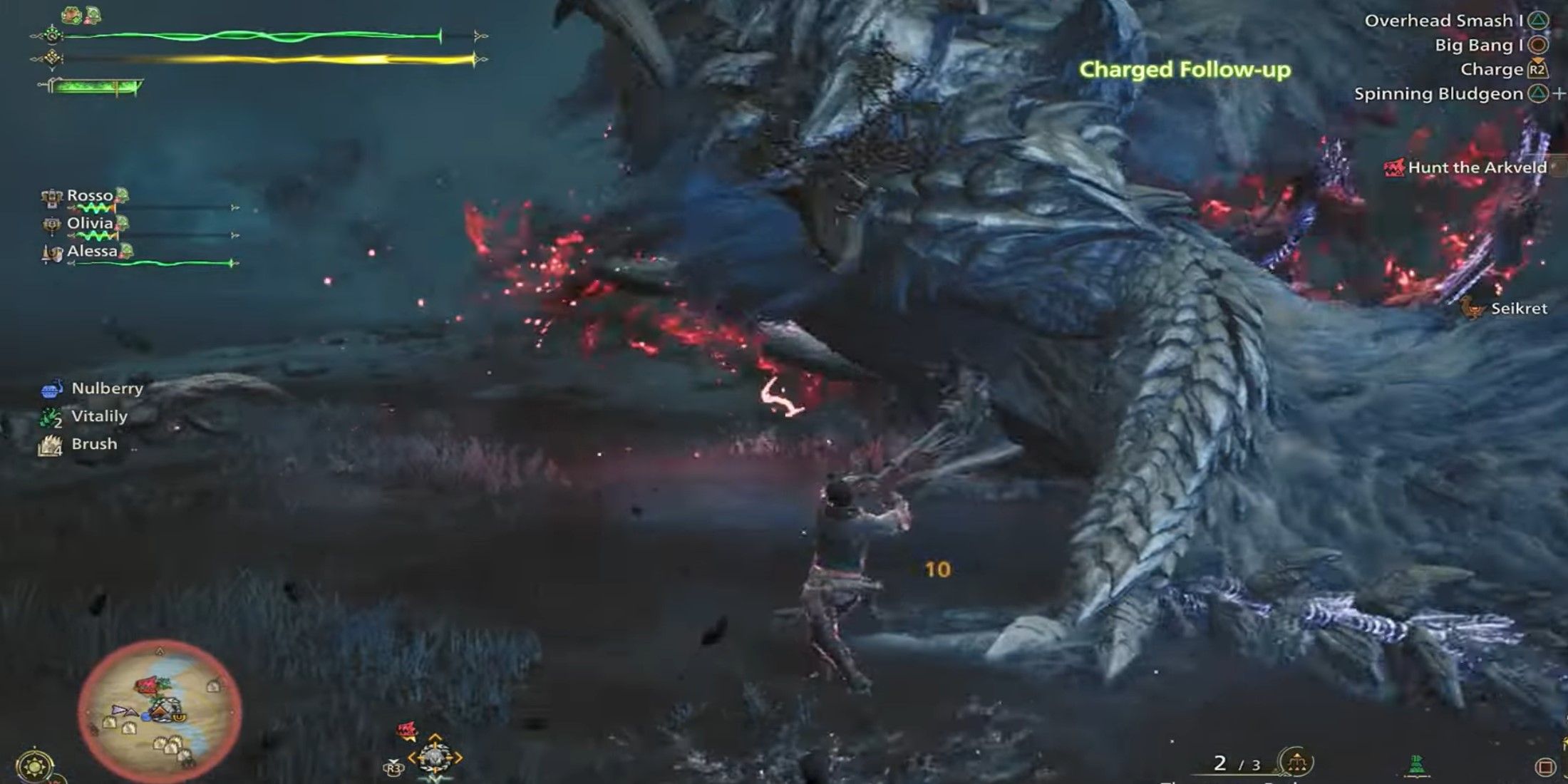Open the radial menu up chevron
The width and height of the screenshot is (1568, 784).
[x=435, y=736]
